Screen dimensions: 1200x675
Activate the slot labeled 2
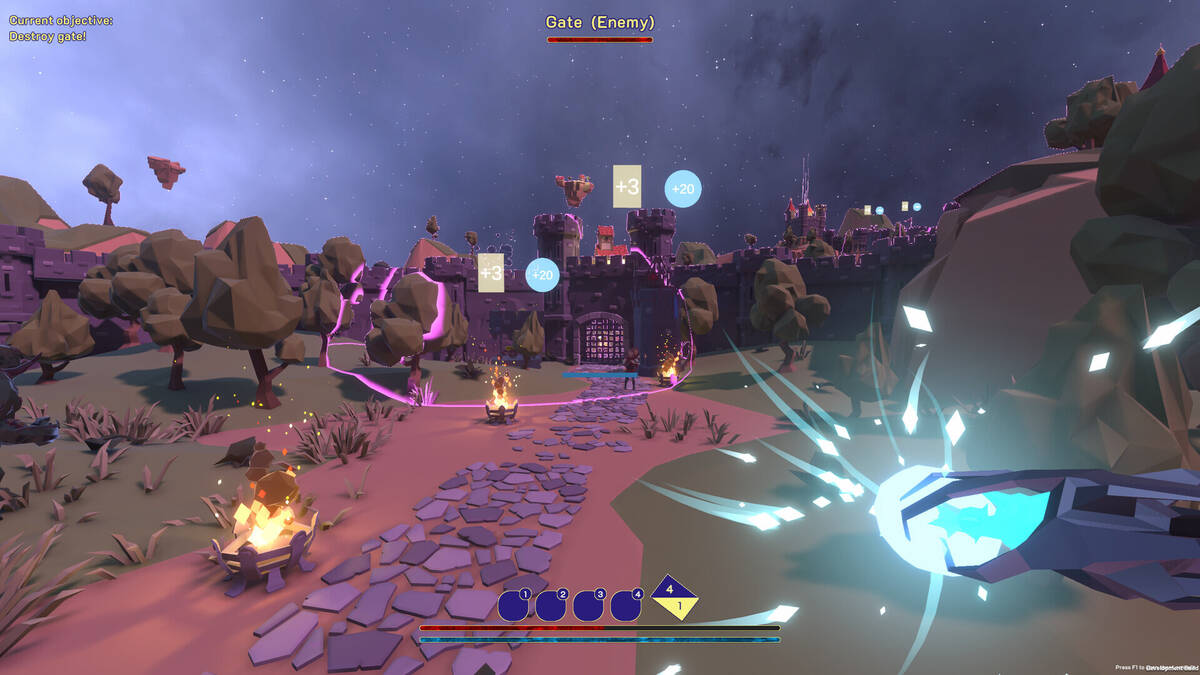pyautogui.click(x=550, y=605)
